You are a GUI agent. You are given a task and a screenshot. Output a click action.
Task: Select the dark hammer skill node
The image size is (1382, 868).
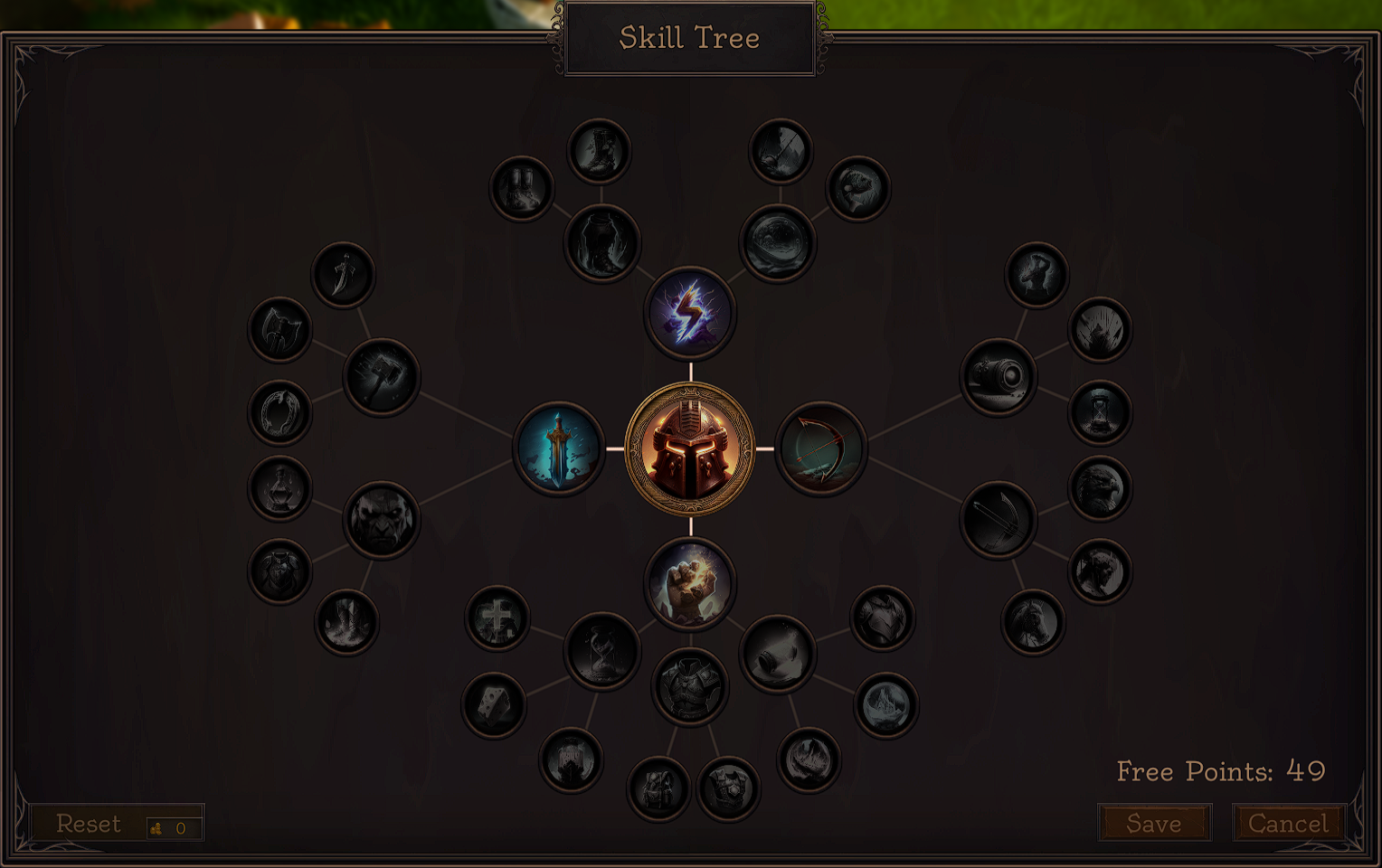[x=381, y=376]
